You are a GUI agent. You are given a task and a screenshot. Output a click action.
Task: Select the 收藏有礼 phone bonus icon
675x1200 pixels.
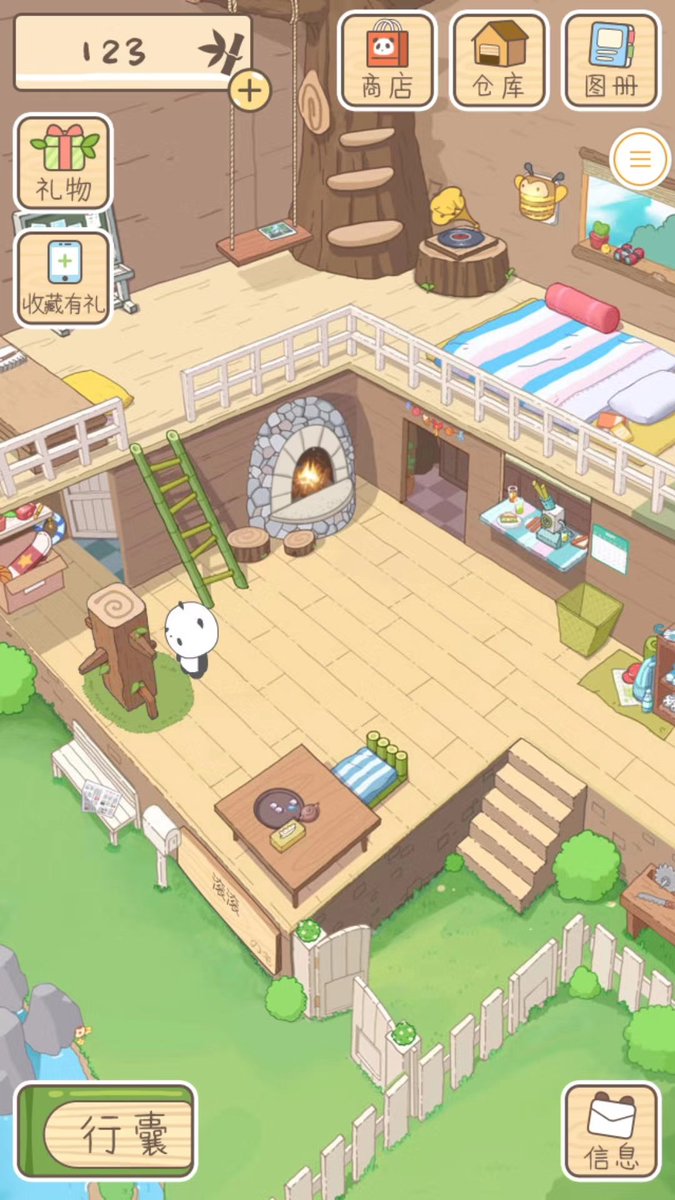[x=63, y=278]
